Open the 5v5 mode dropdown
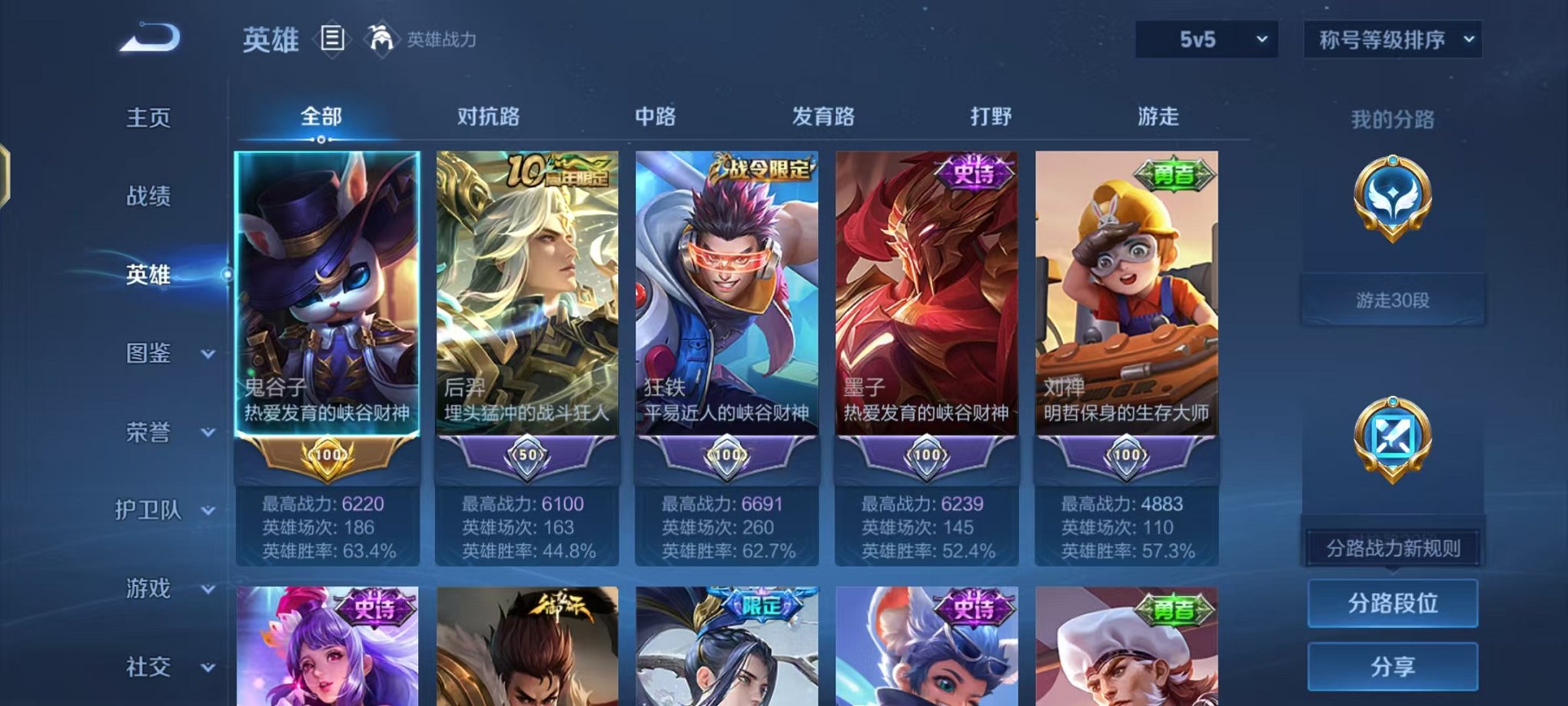1568x706 pixels. tap(1204, 37)
